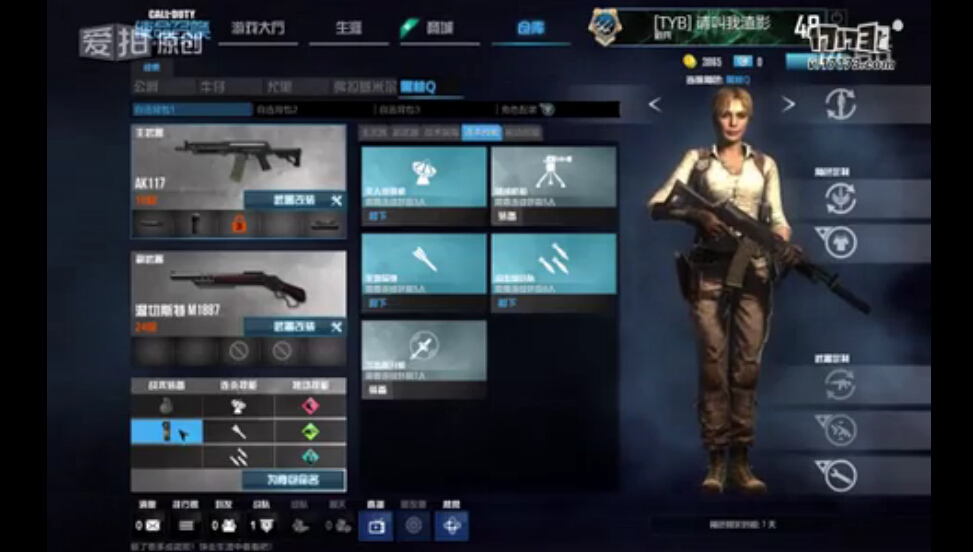Show the next character with the right arrow
This screenshot has height=552, width=973.
788,105
